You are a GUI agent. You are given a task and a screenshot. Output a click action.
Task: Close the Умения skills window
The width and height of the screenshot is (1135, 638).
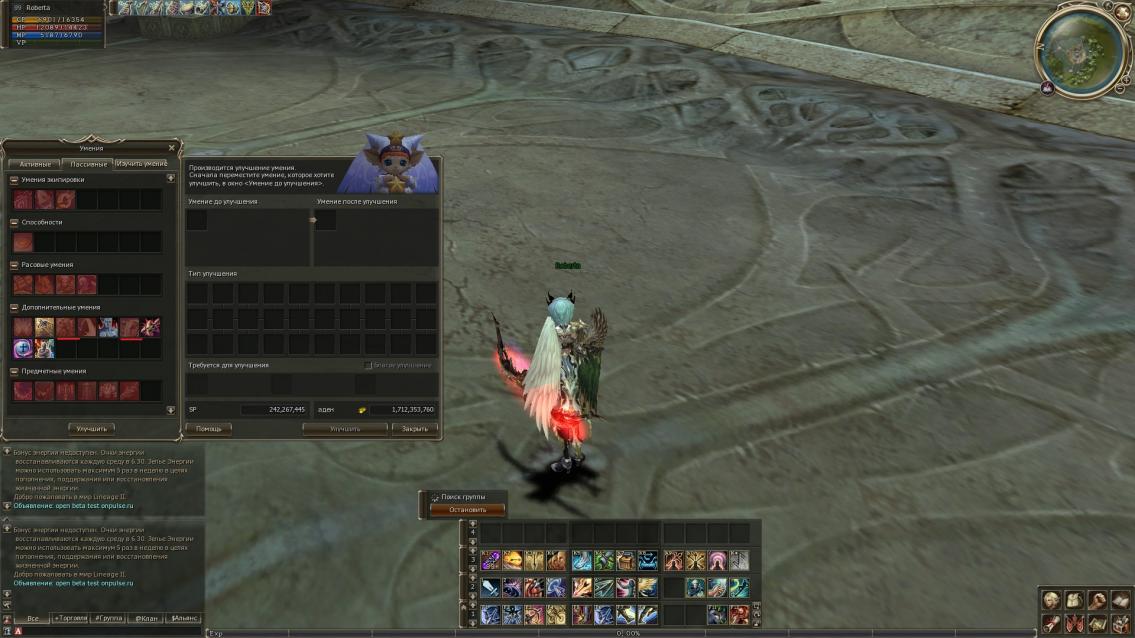tap(171, 148)
